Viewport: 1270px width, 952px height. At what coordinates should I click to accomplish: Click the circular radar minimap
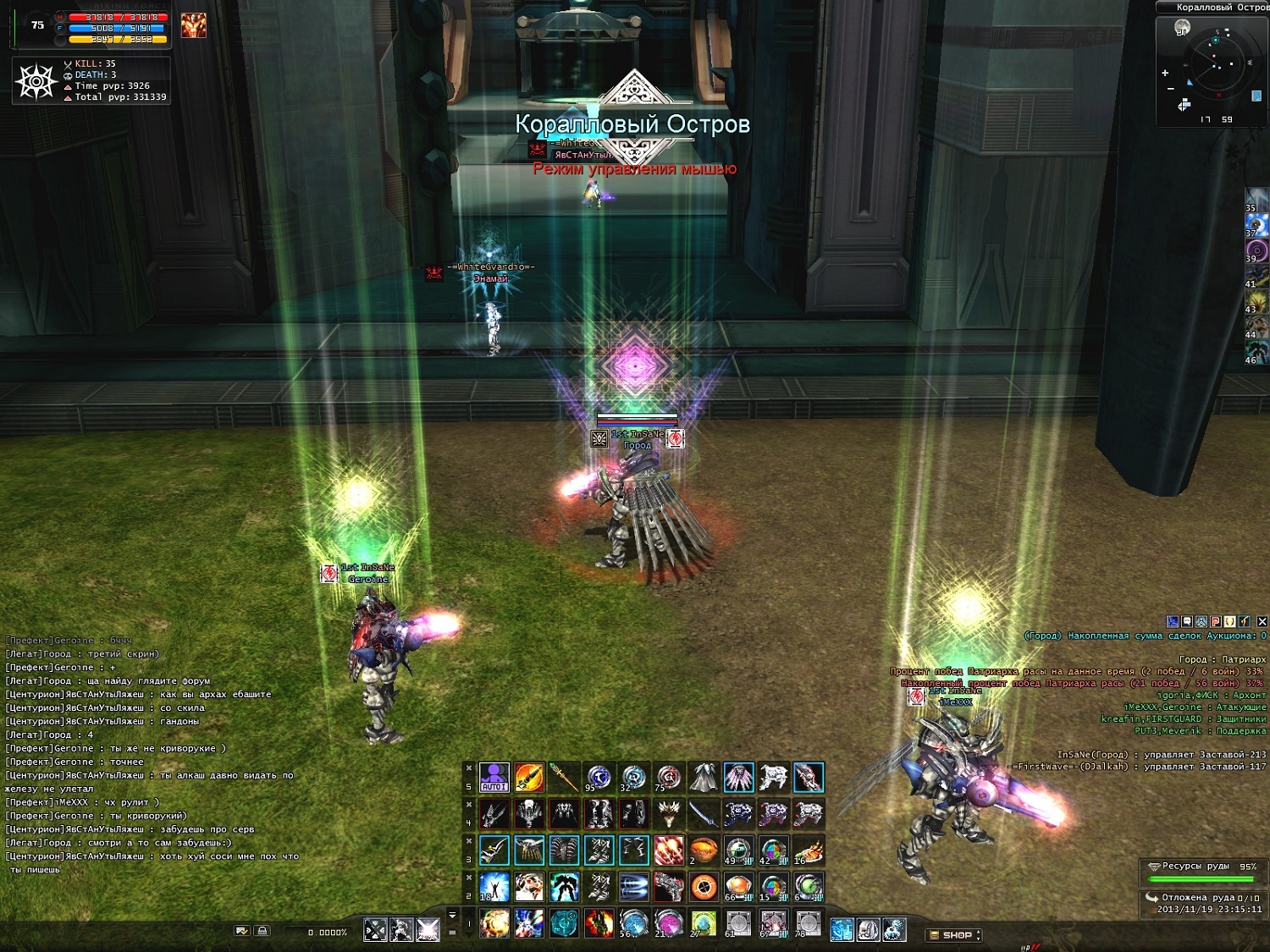point(1216,64)
